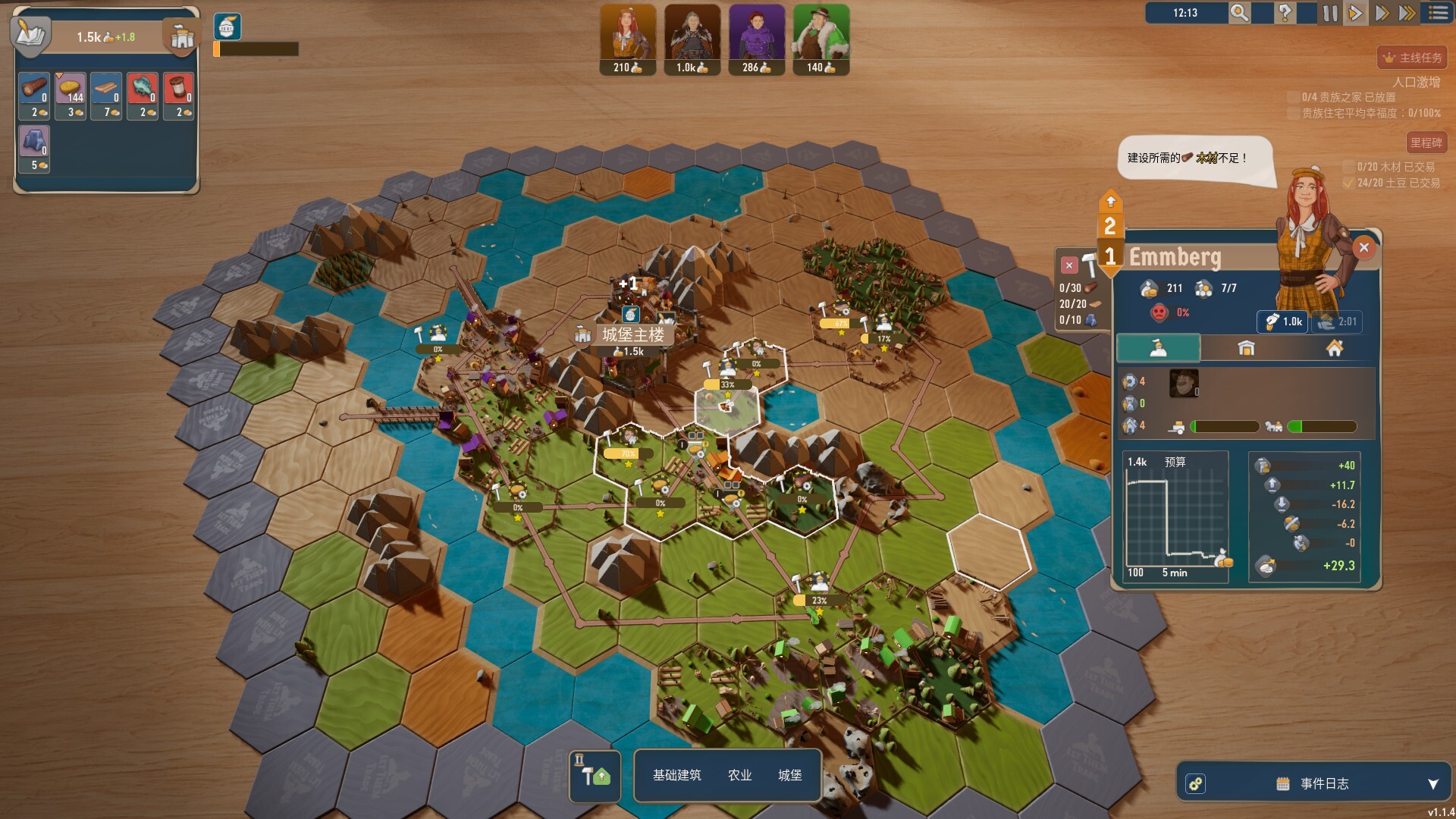Viewport: 1456px width, 819px height.
Task: Click the wood resource icon at top left
Action: [x=34, y=86]
